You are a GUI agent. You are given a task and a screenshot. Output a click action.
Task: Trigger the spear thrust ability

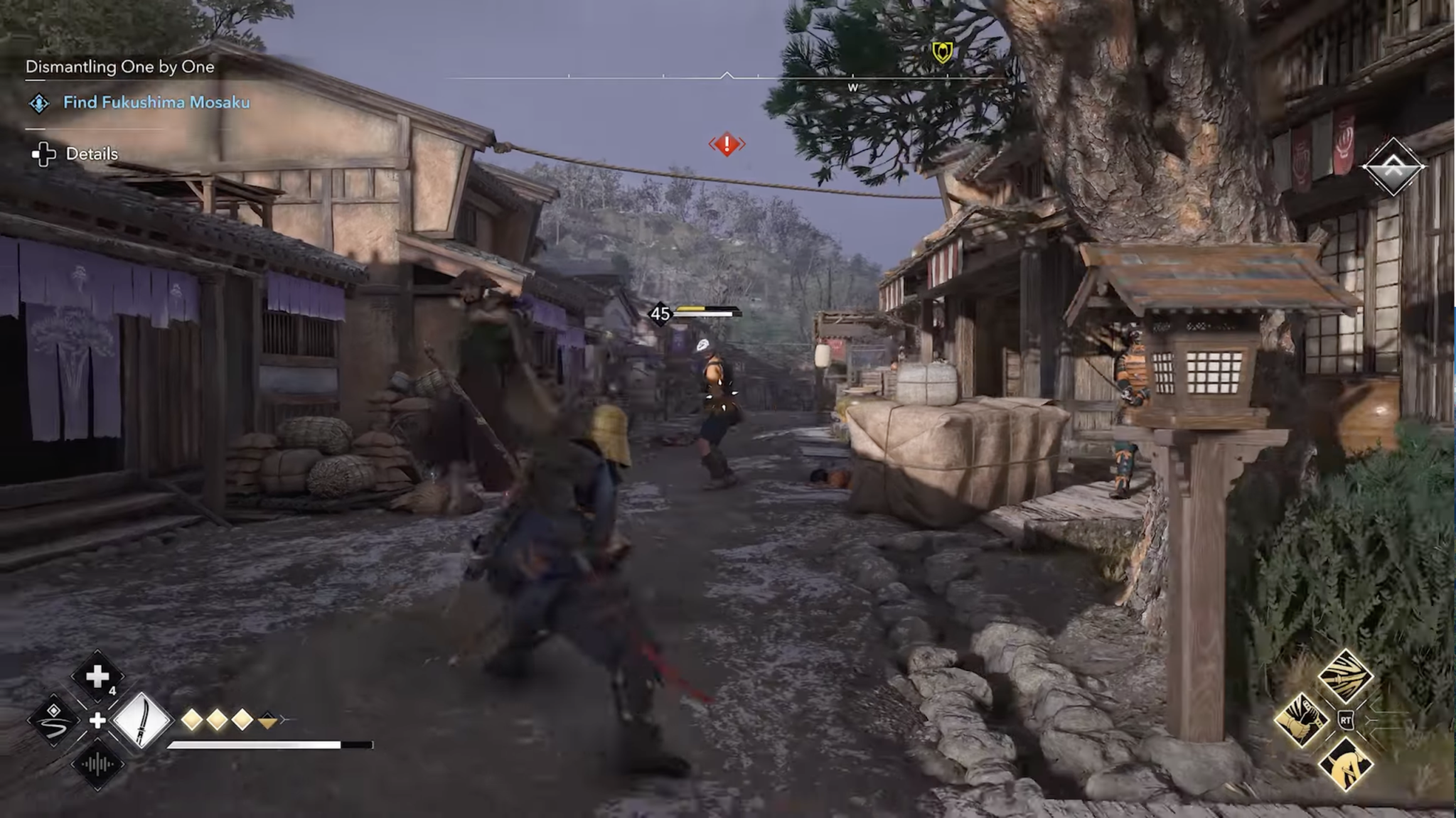click(1345, 676)
